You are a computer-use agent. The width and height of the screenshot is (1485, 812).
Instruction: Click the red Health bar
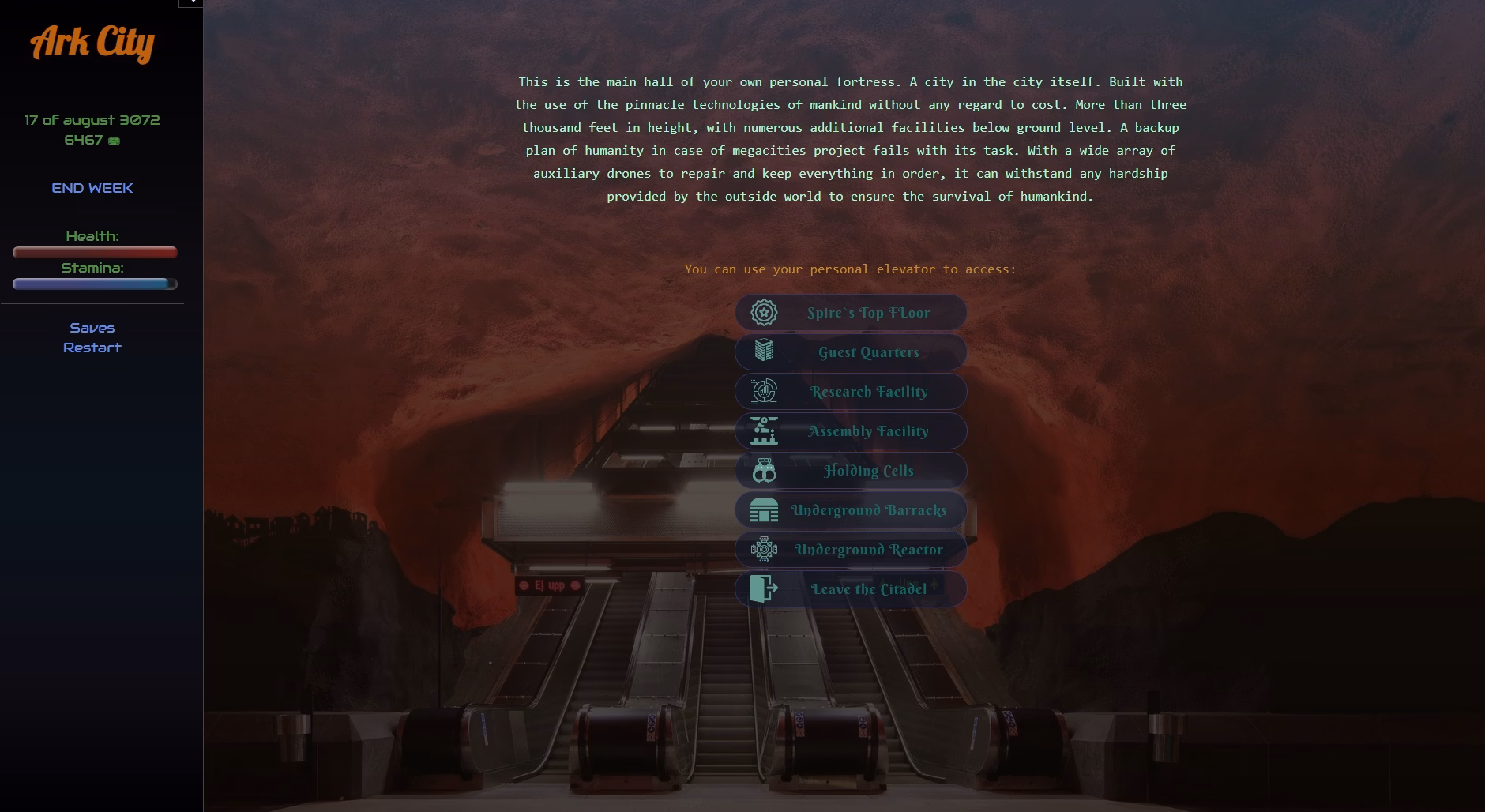[x=93, y=252]
